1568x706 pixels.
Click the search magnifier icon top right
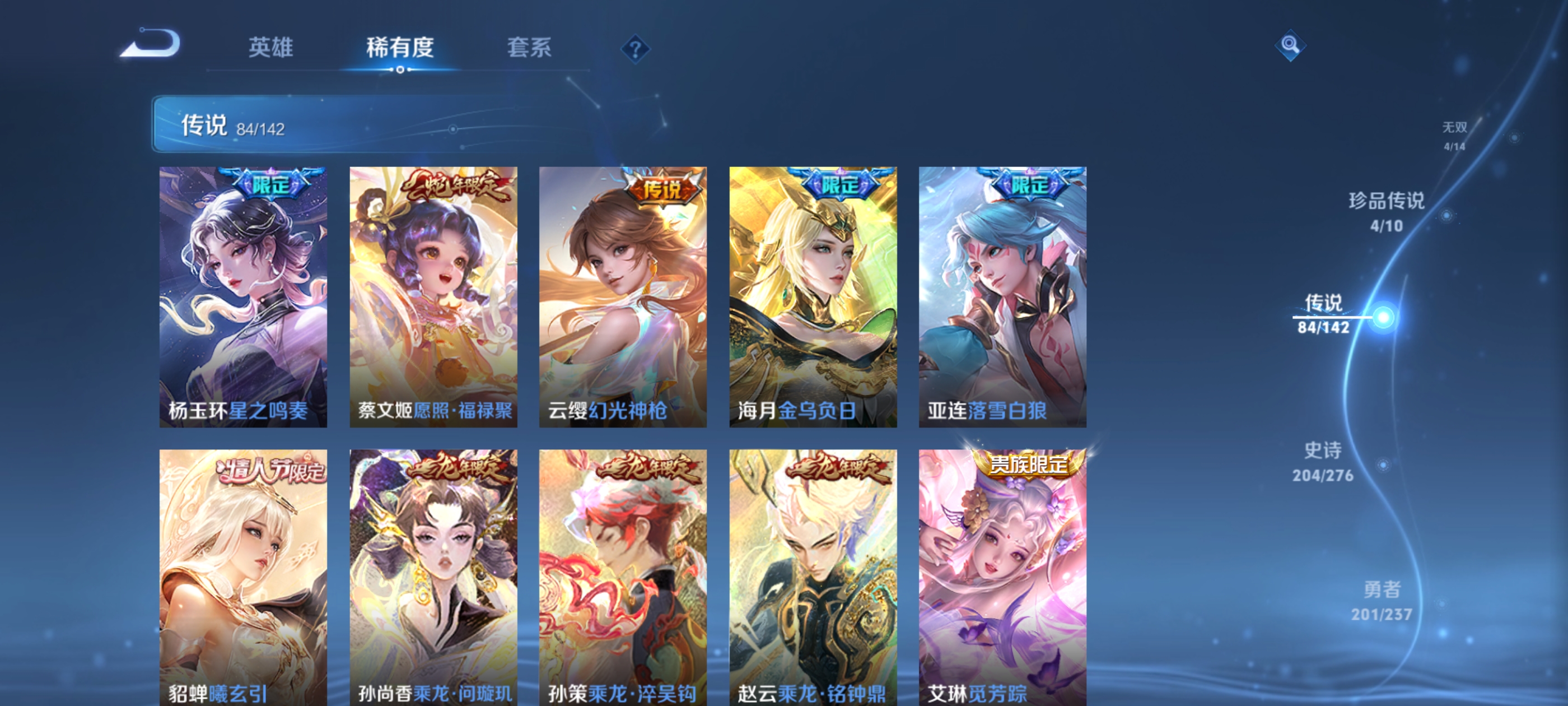pos(1290,46)
